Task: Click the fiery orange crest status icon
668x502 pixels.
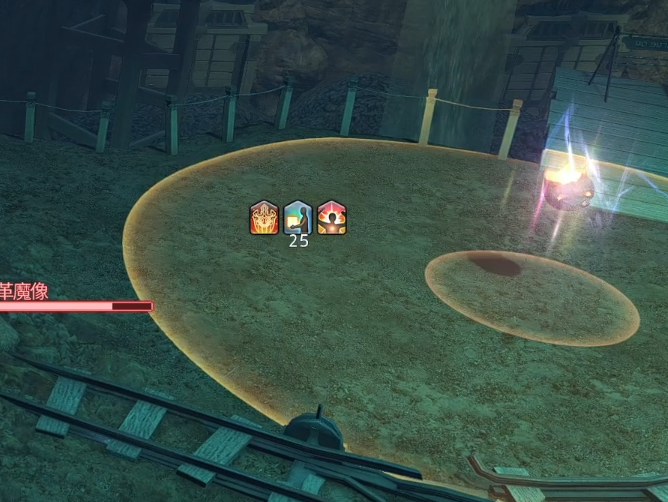Action: click(x=264, y=217)
